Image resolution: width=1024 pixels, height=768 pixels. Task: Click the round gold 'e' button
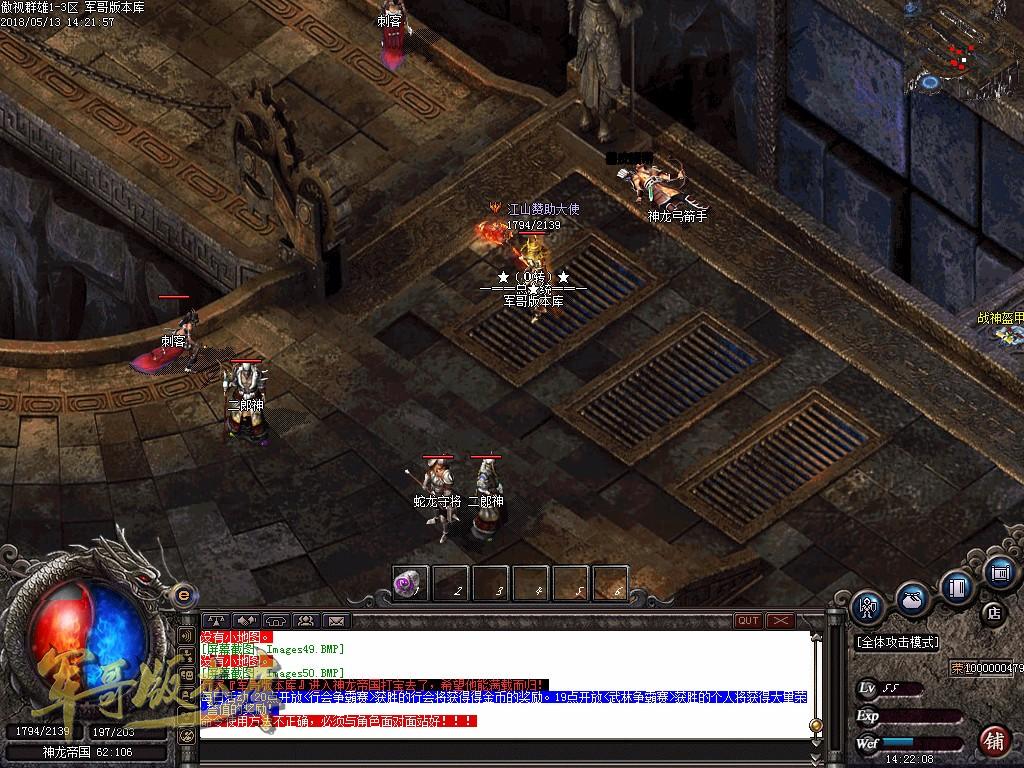(183, 595)
